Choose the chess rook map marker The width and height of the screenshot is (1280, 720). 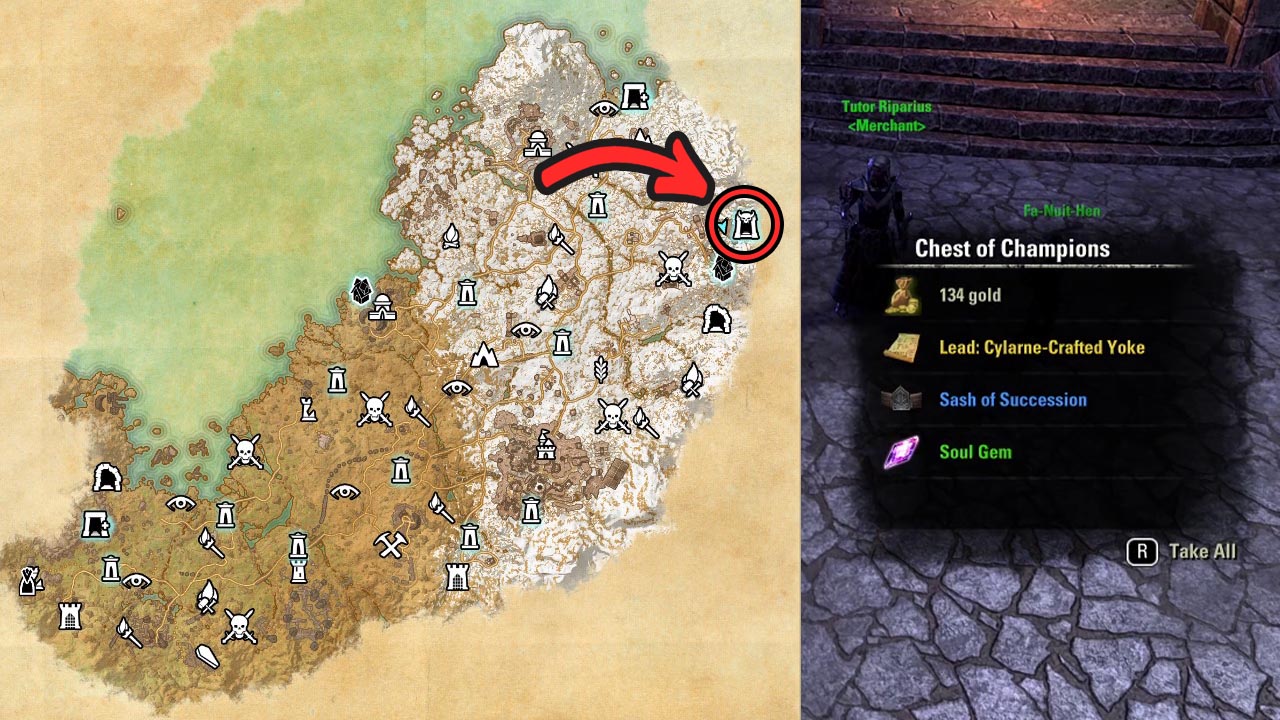309,408
